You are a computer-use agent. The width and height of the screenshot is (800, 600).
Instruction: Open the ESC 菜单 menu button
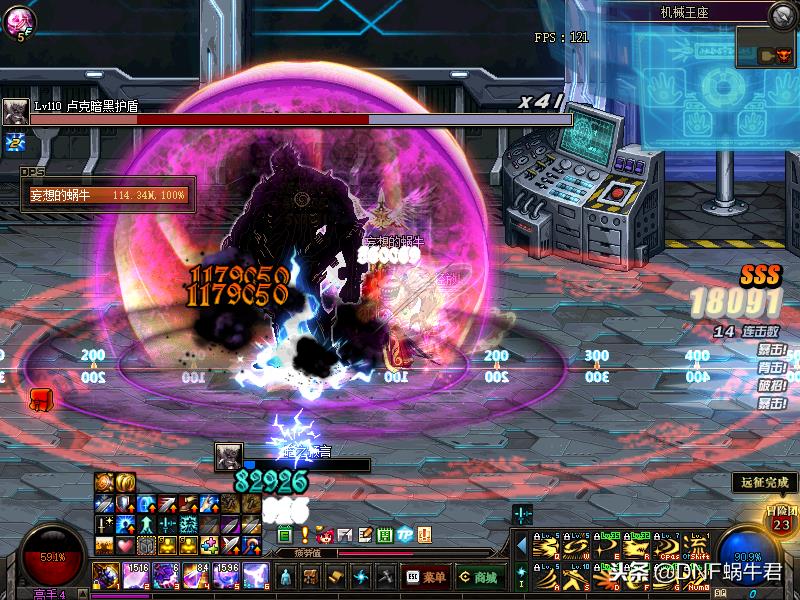click(425, 577)
